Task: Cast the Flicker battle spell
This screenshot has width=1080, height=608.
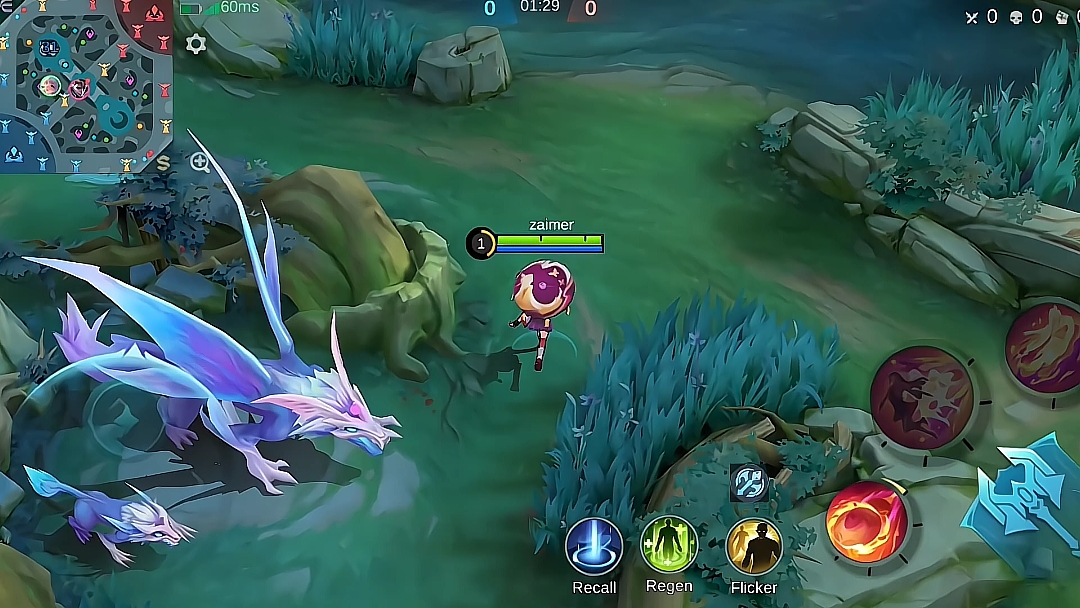Action: (754, 547)
